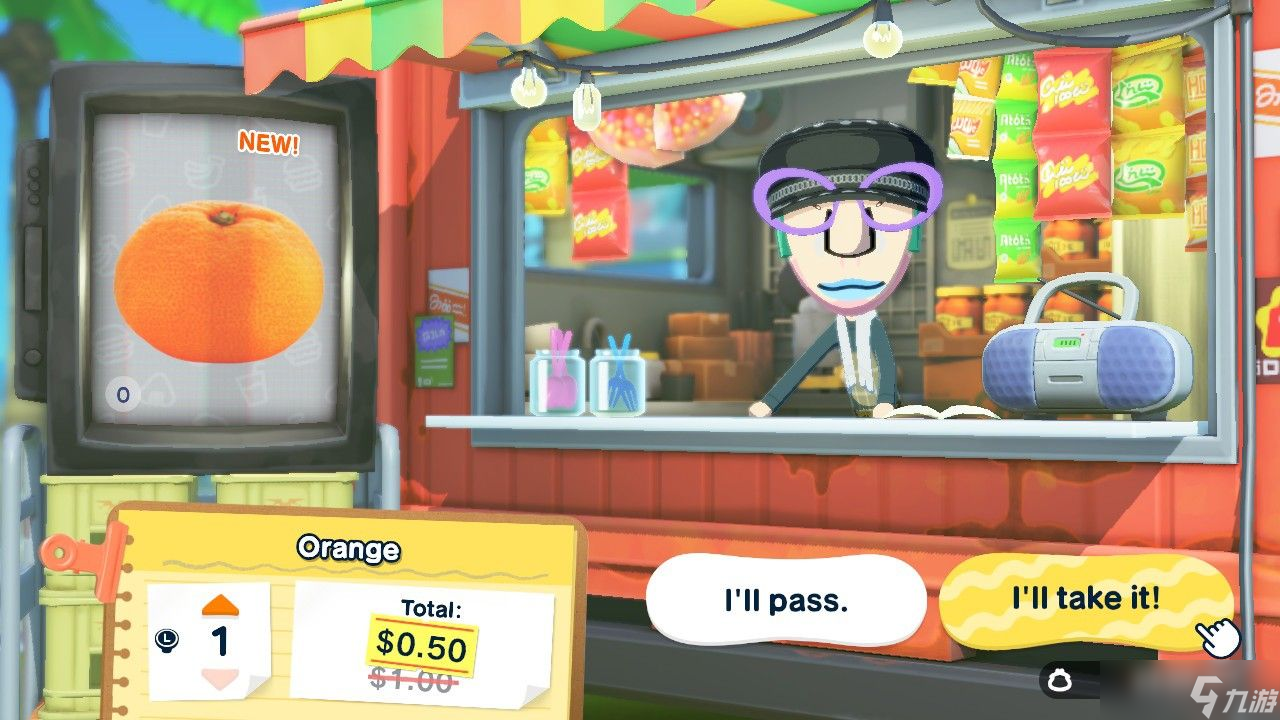This screenshot has height=720, width=1280.
Task: Choose the I'll take it! option
Action: pyautogui.click(x=1086, y=597)
